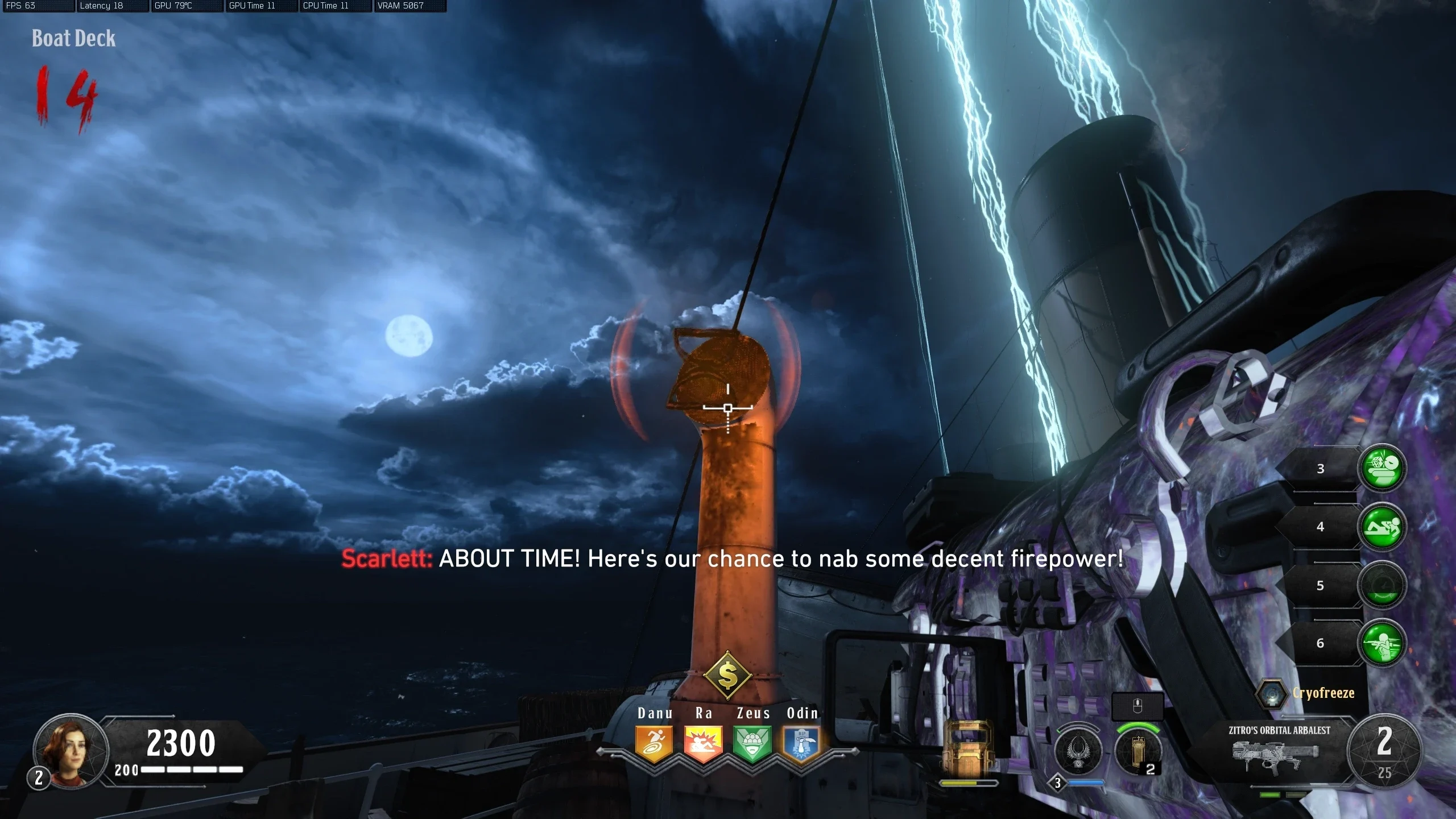Activate the winged special weapon icon

(x=1078, y=751)
